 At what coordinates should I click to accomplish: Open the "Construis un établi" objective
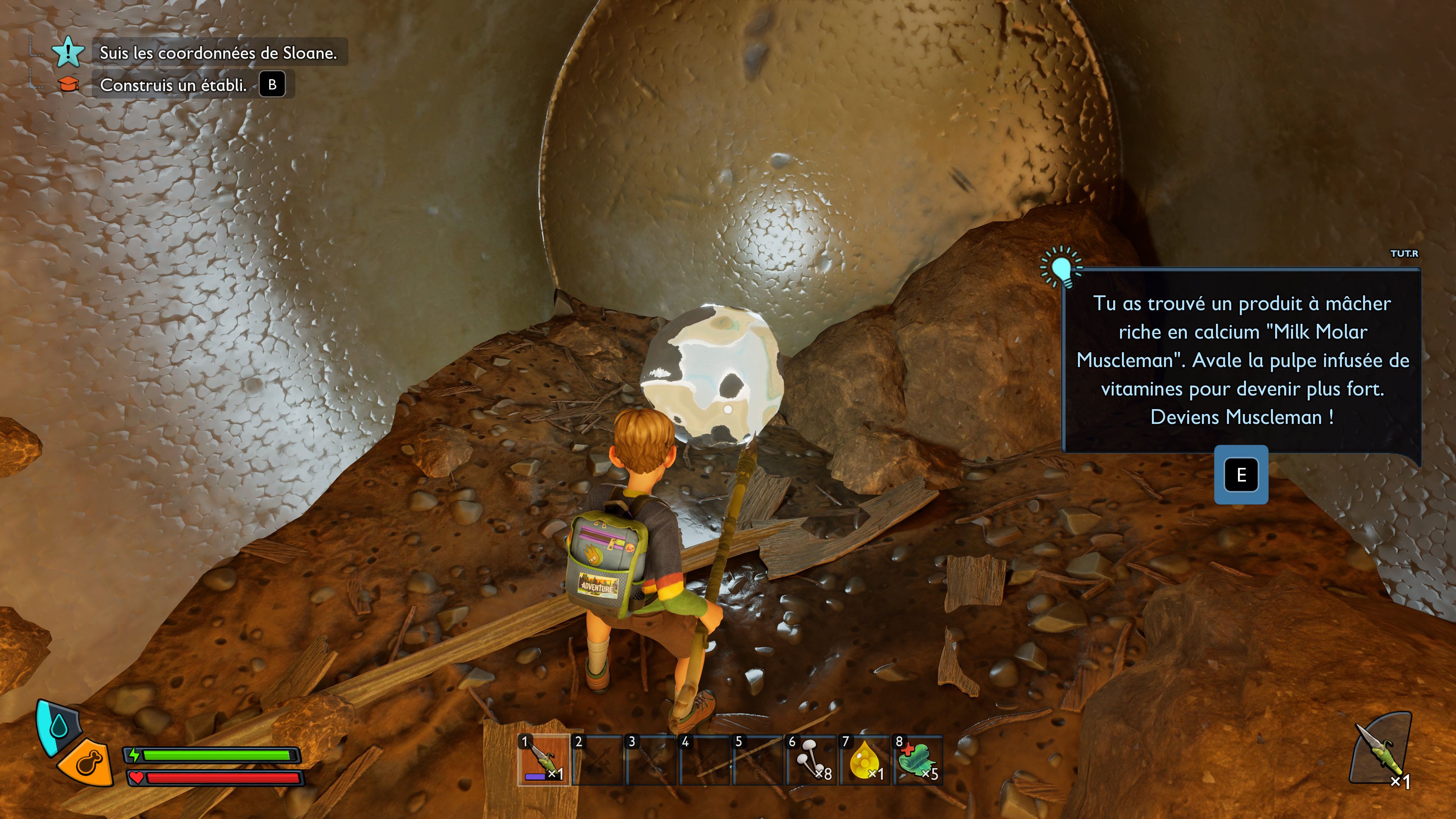tap(173, 85)
